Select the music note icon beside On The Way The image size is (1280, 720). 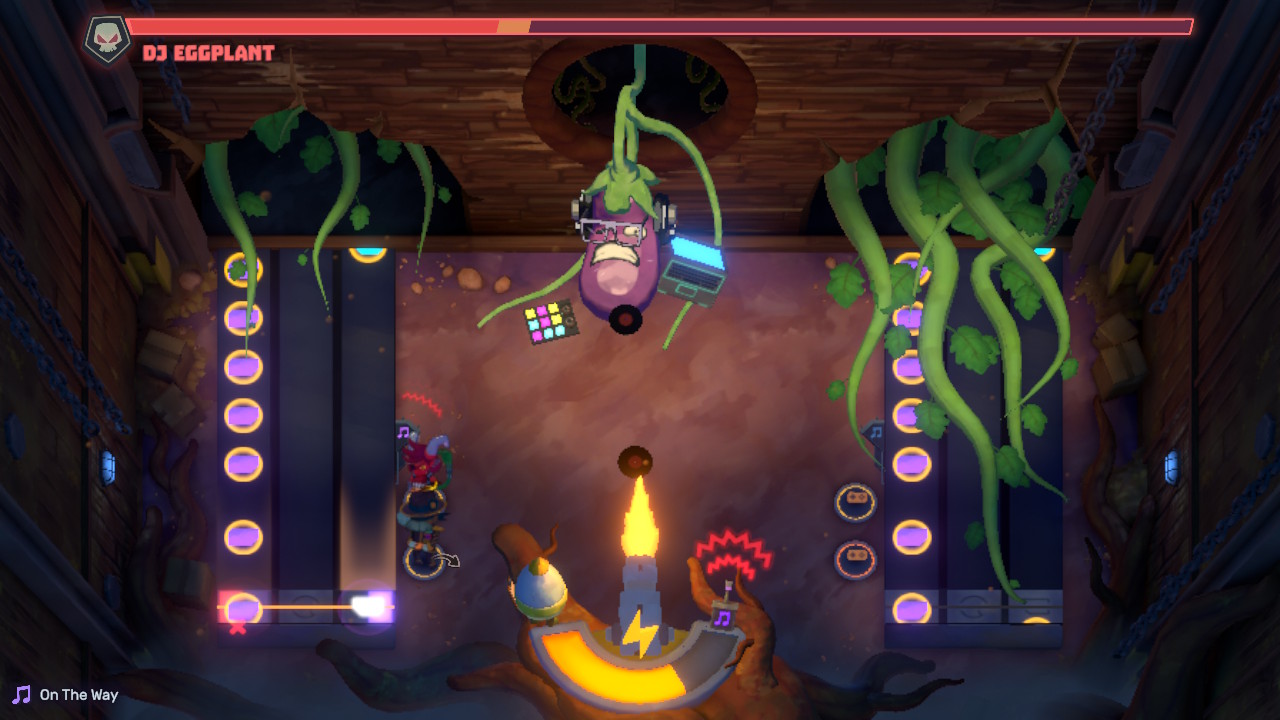click(19, 694)
